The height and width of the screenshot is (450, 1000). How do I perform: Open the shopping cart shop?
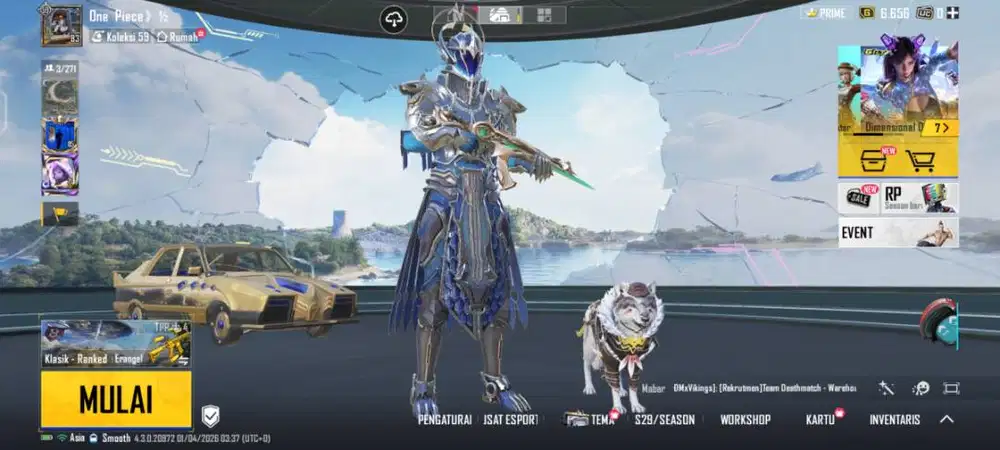click(920, 161)
